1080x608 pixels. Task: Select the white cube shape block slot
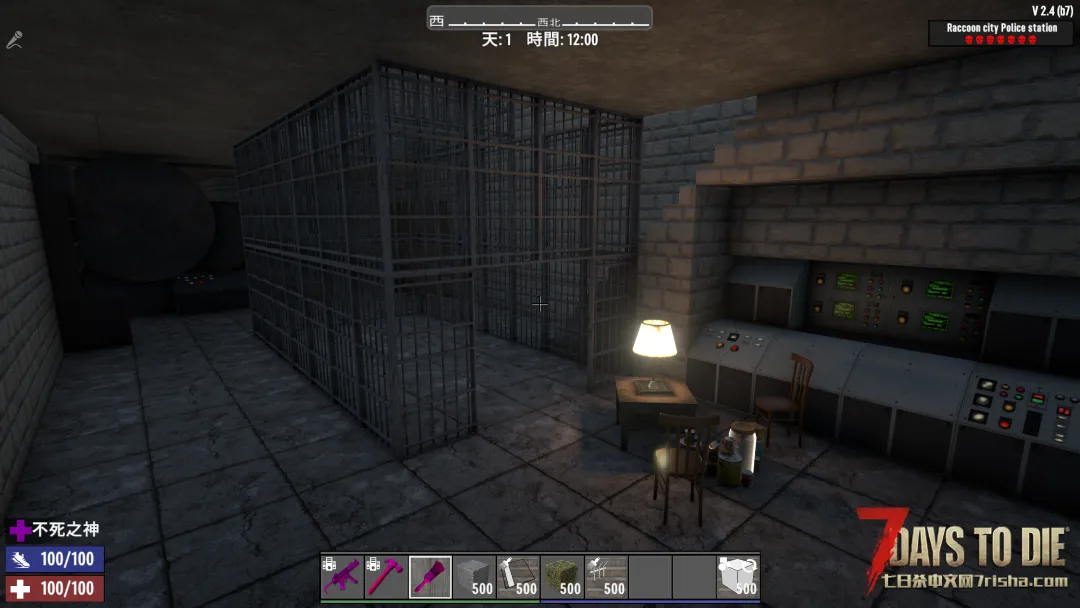[738, 577]
